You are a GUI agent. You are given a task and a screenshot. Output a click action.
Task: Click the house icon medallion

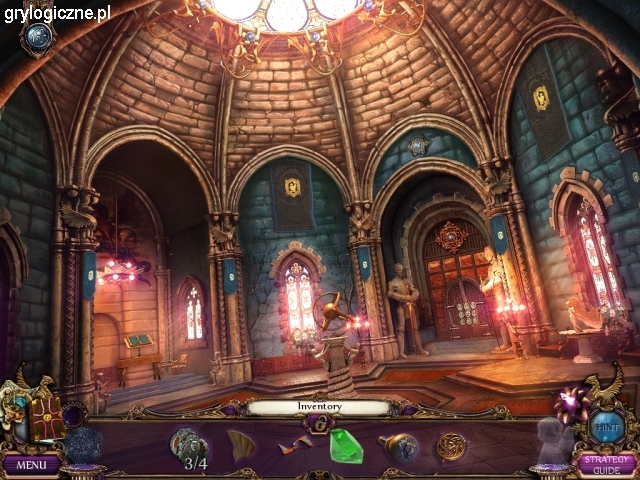(38, 37)
